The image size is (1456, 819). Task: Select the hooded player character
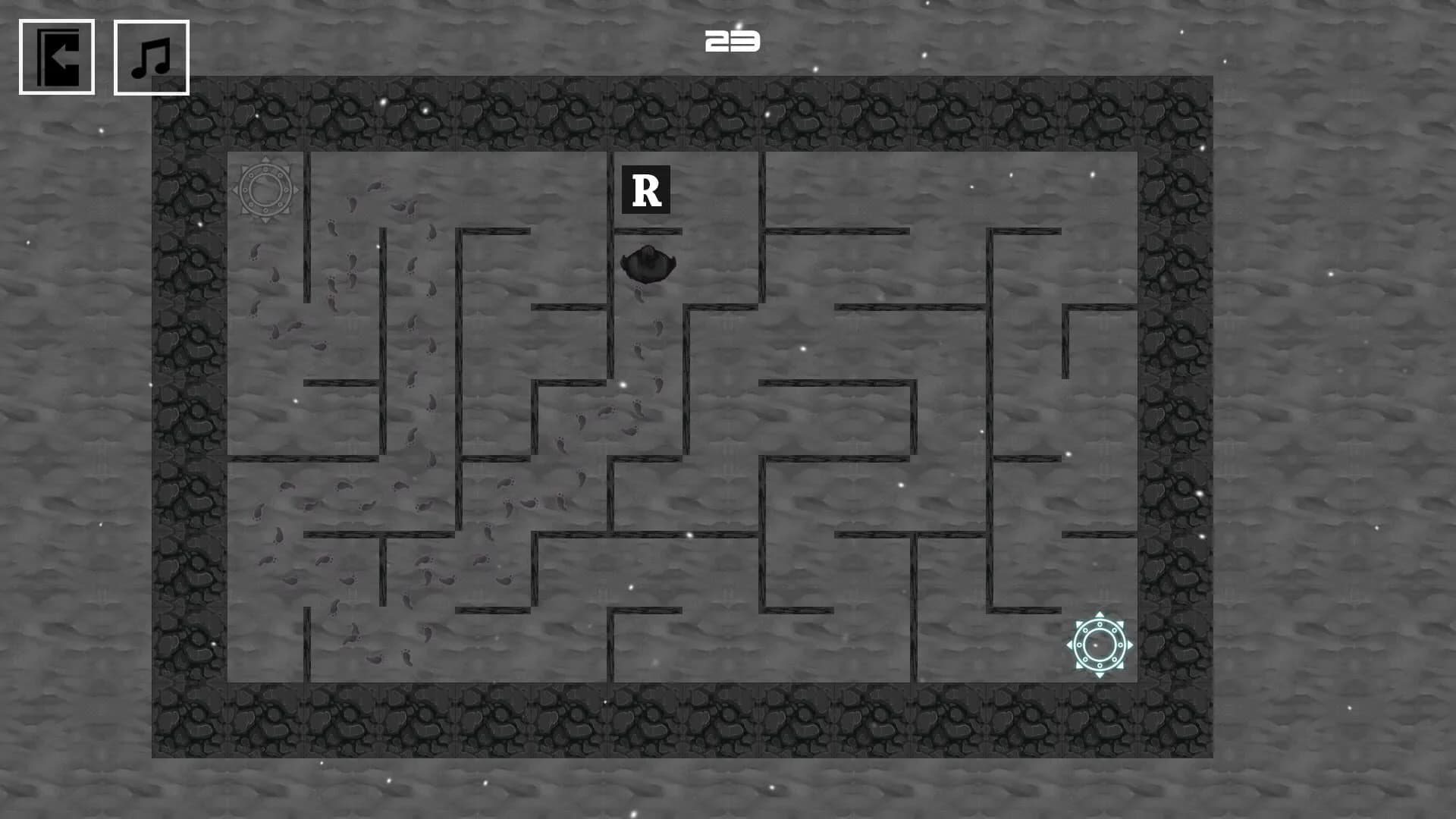pyautogui.click(x=648, y=264)
